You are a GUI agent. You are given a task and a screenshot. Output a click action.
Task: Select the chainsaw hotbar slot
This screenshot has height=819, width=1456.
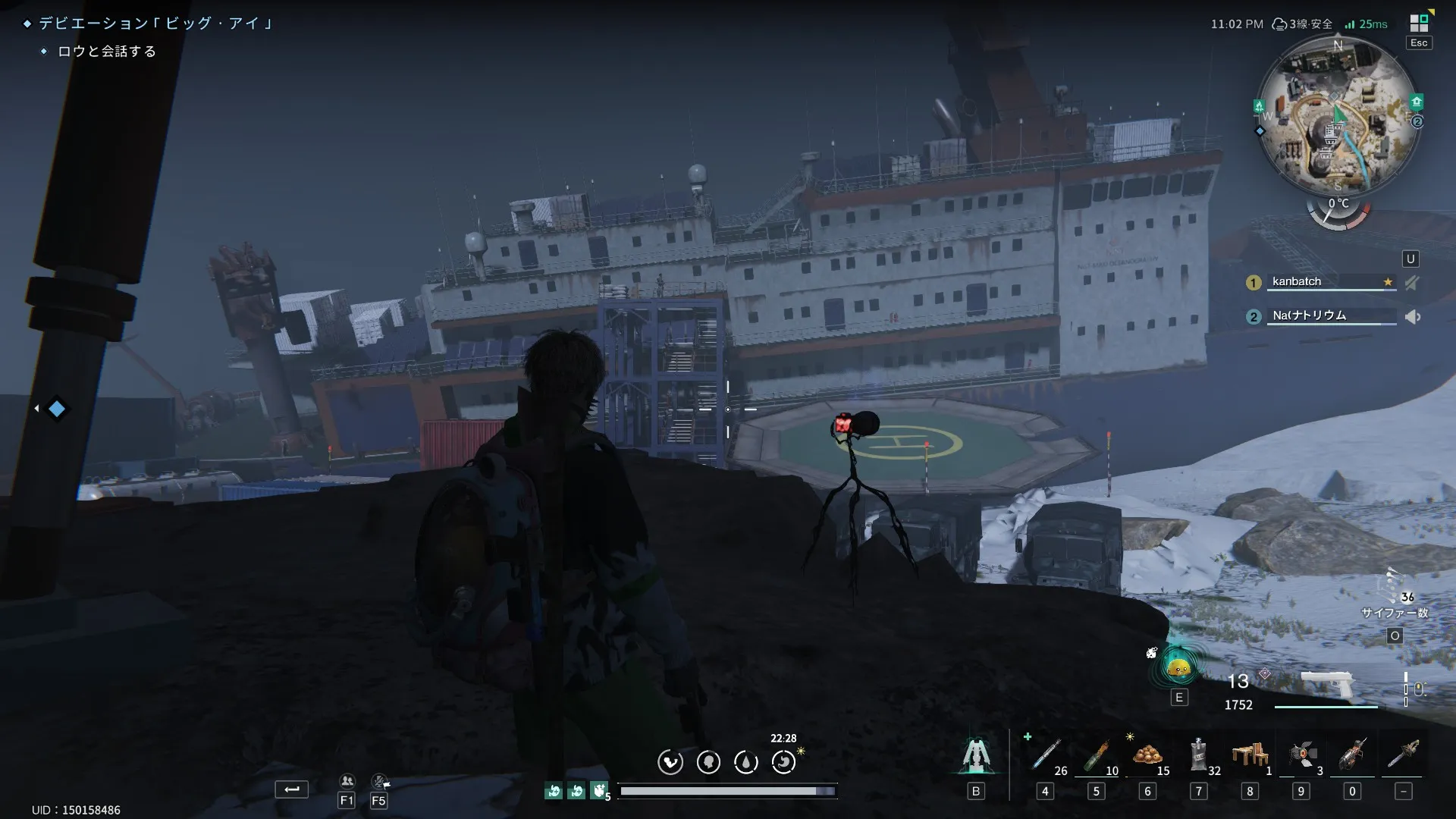click(x=1403, y=755)
